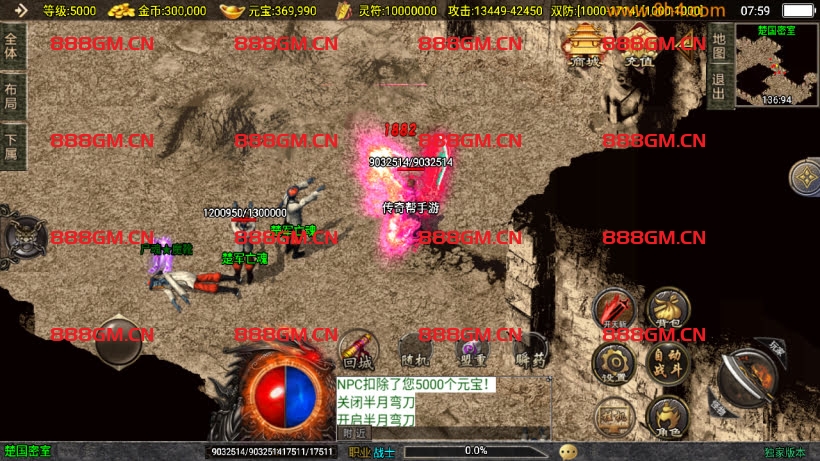Click the 退出 exit button
The image size is (820, 461).
coord(718,87)
